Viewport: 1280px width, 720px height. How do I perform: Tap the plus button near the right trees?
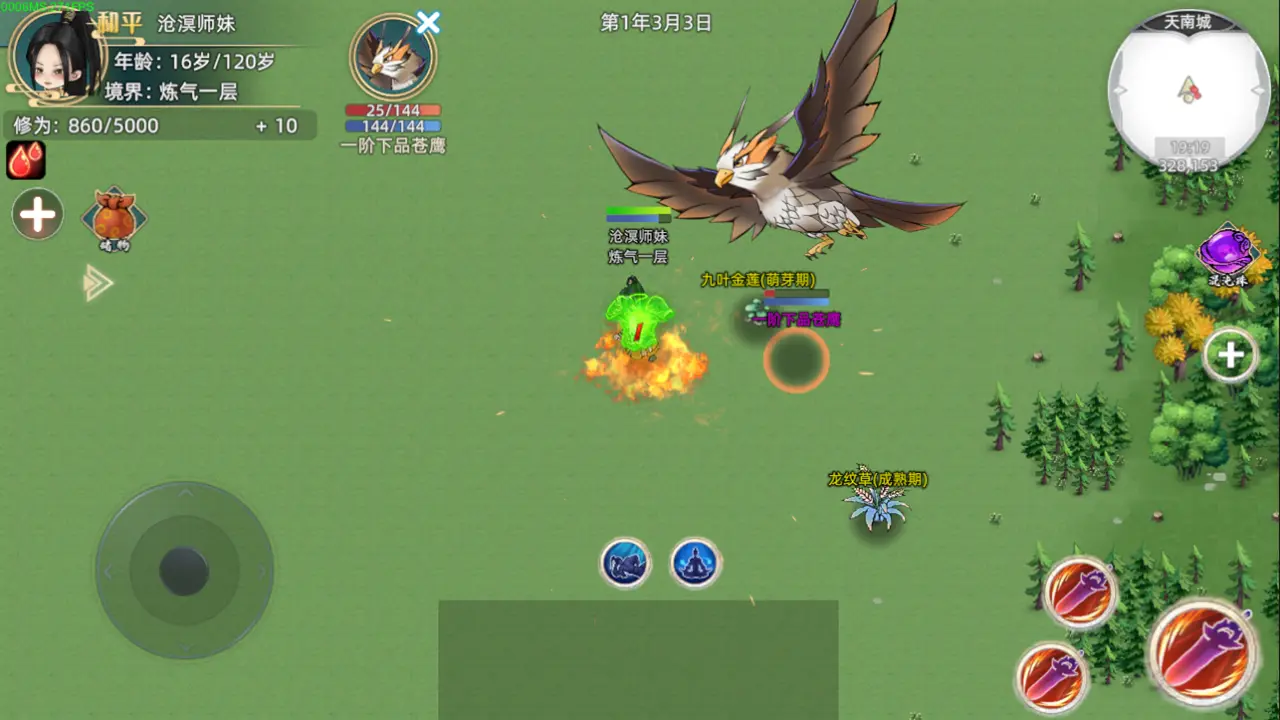coord(1230,354)
